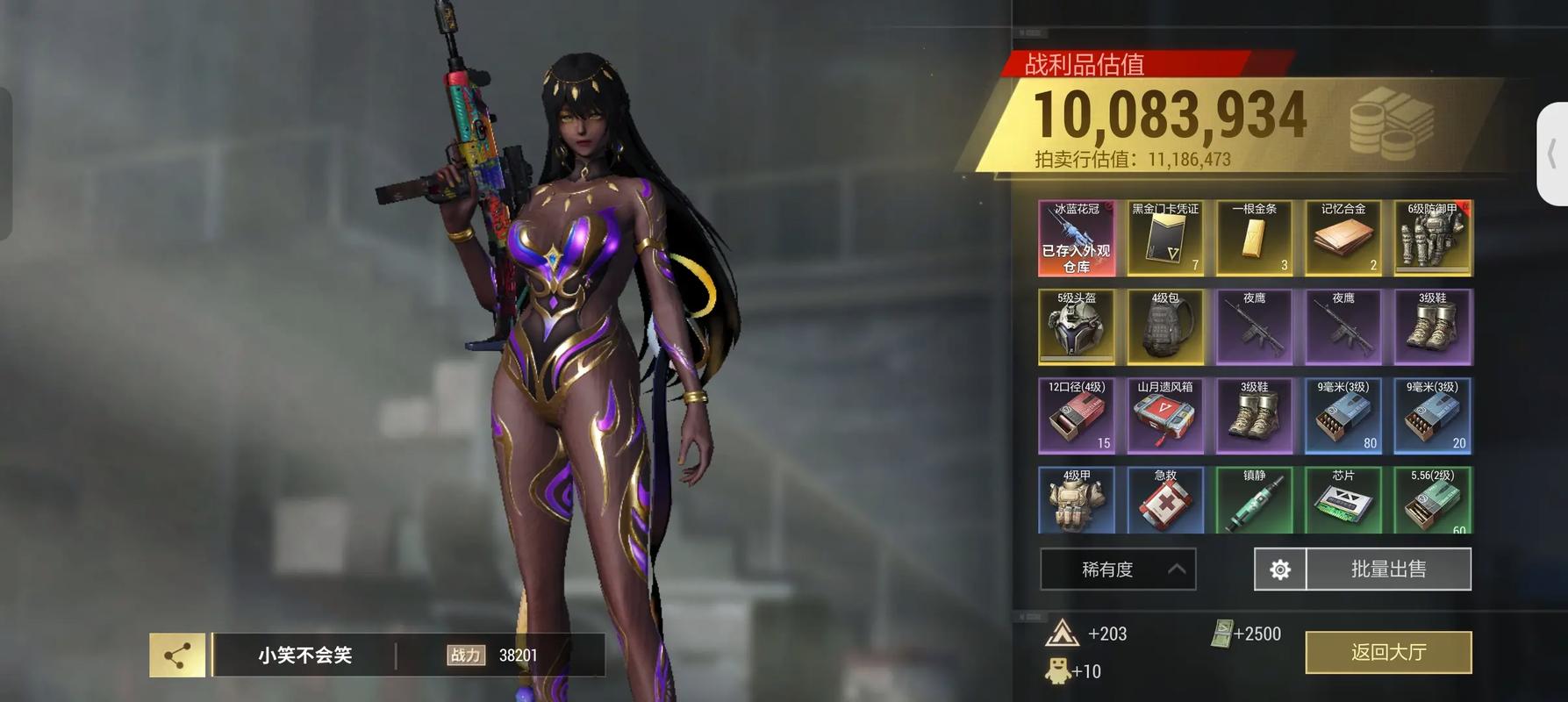The width and height of the screenshot is (1568, 702).
Task: Choose the 4级包 backpack slot
Action: click(1165, 327)
